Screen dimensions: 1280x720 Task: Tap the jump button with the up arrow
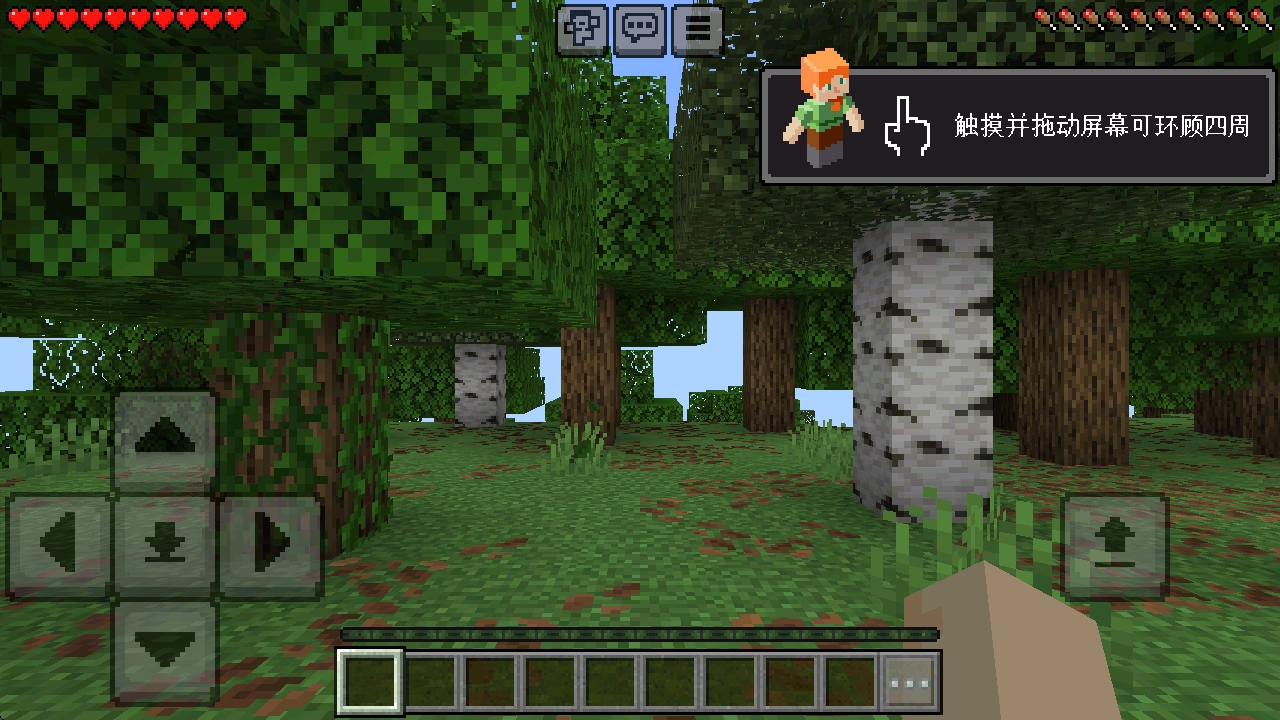[1115, 546]
